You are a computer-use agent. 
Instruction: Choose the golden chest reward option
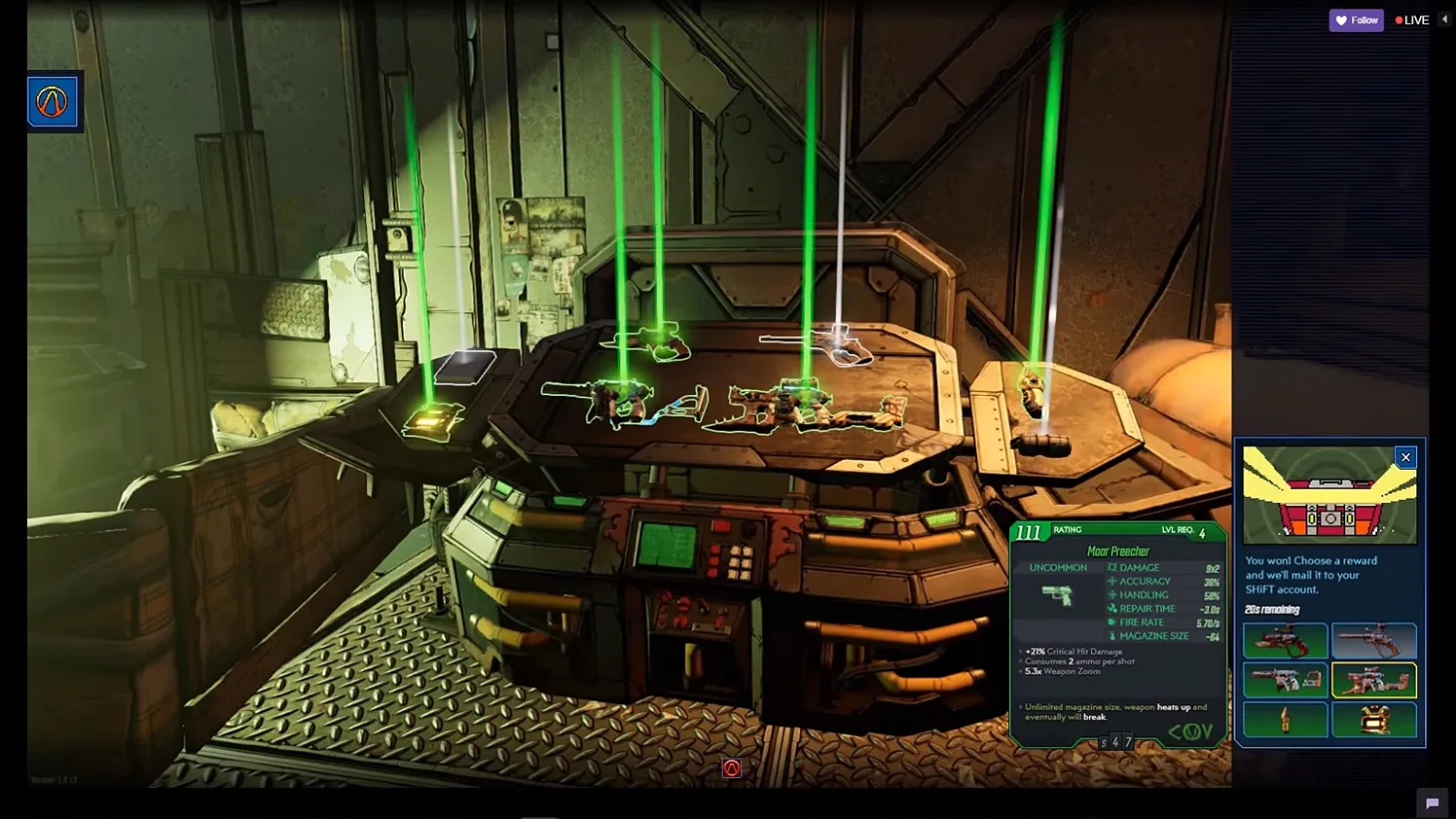(1375, 720)
